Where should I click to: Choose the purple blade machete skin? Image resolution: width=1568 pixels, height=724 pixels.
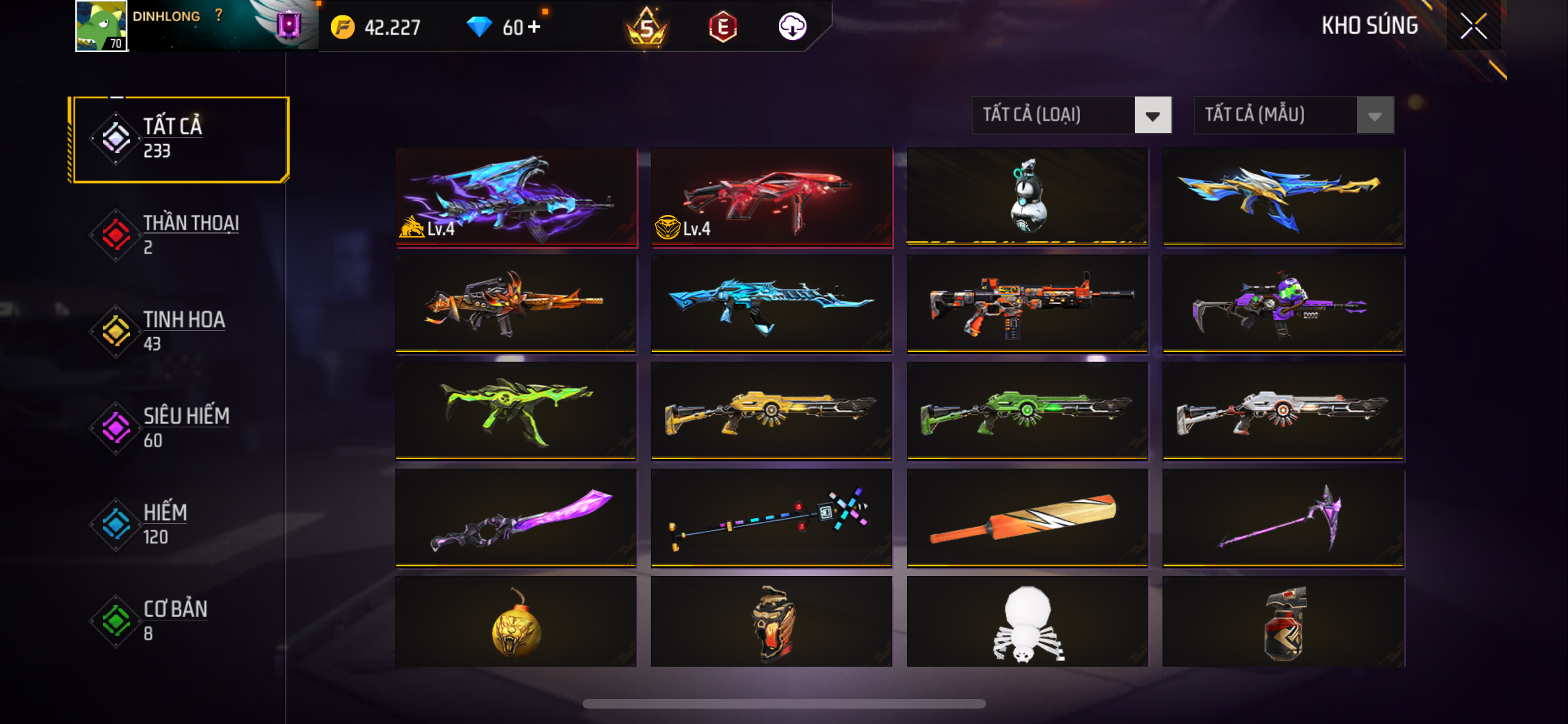pyautogui.click(x=516, y=518)
